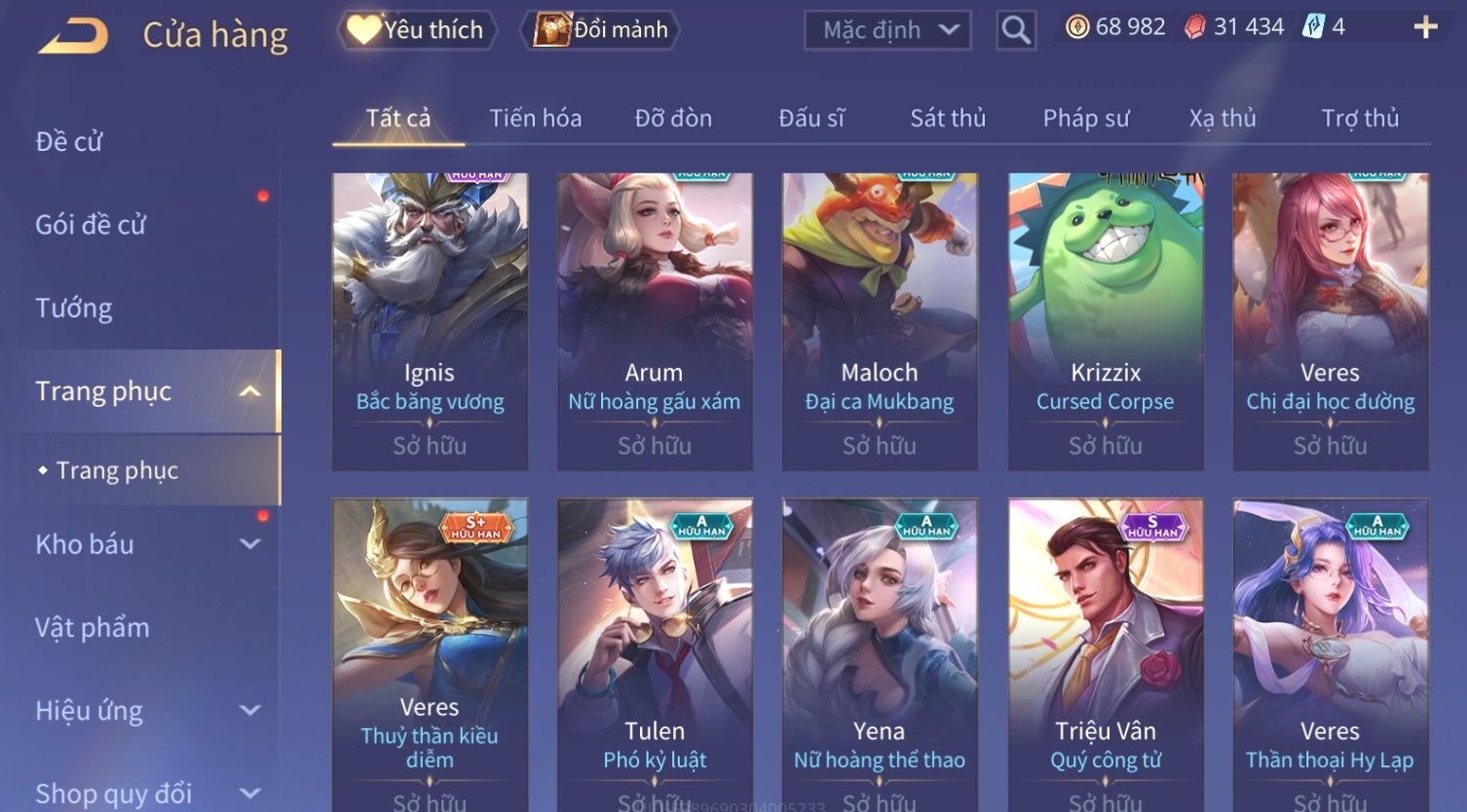Viewport: 1467px width, 812px height.
Task: Switch to the Tiến hóa tab
Action: click(535, 119)
